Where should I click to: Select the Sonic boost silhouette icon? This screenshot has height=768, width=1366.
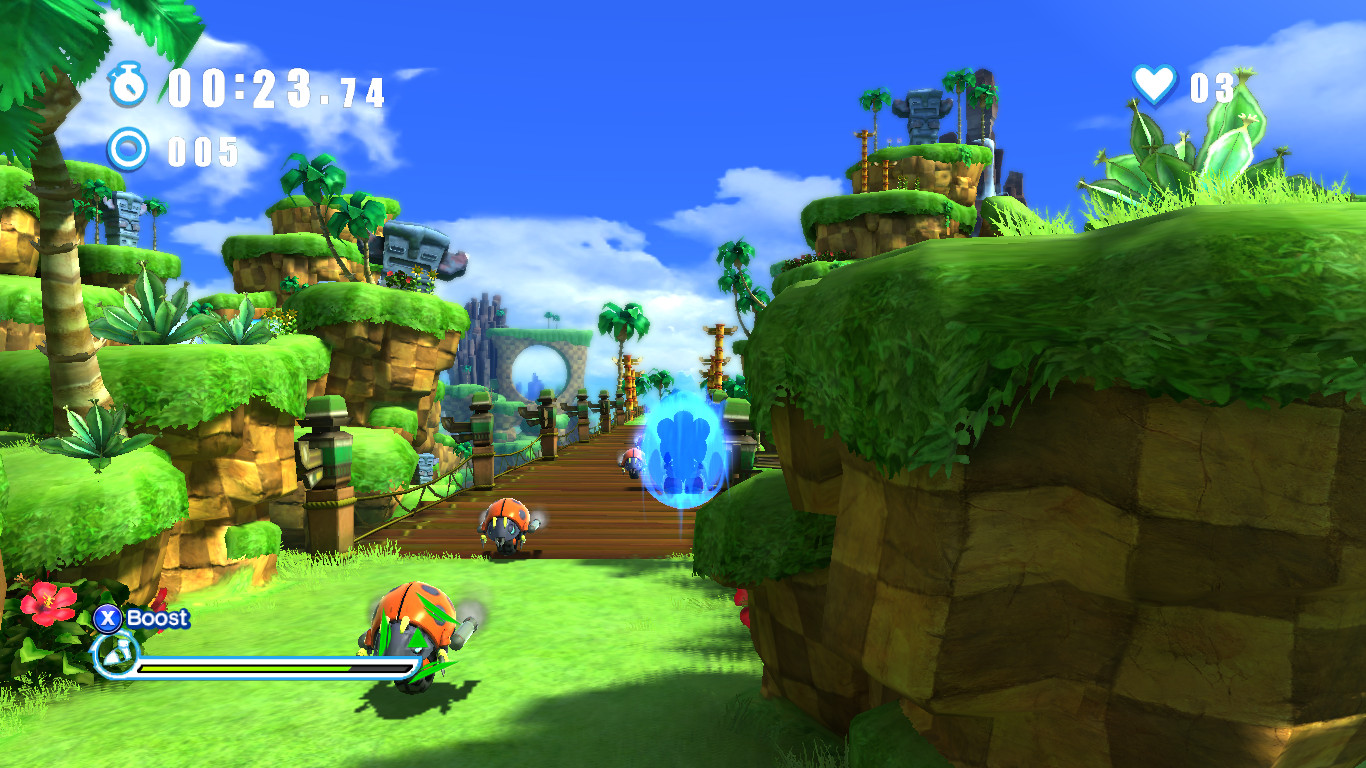(x=114, y=656)
